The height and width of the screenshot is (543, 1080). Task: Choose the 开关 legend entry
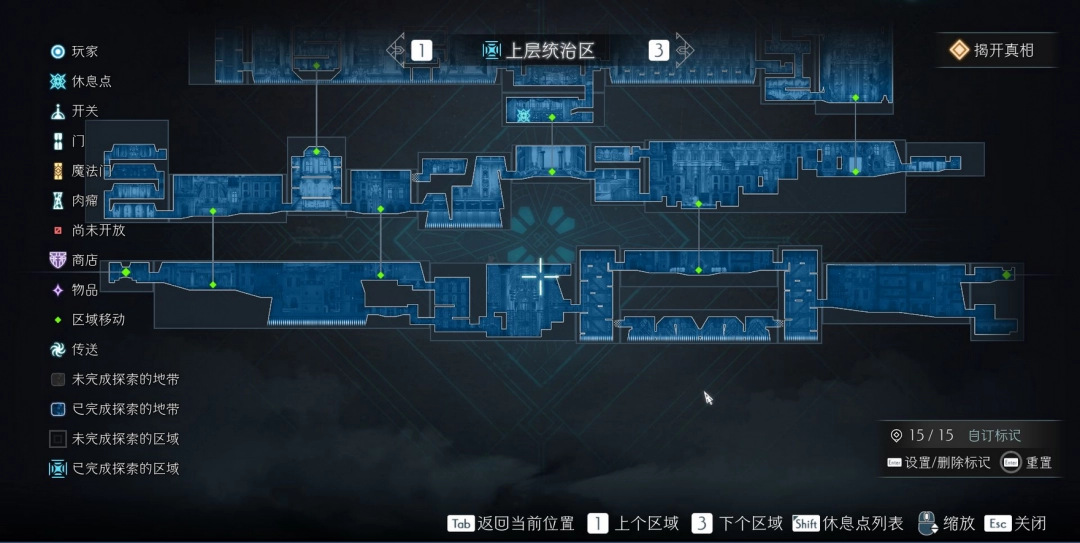tap(75, 111)
